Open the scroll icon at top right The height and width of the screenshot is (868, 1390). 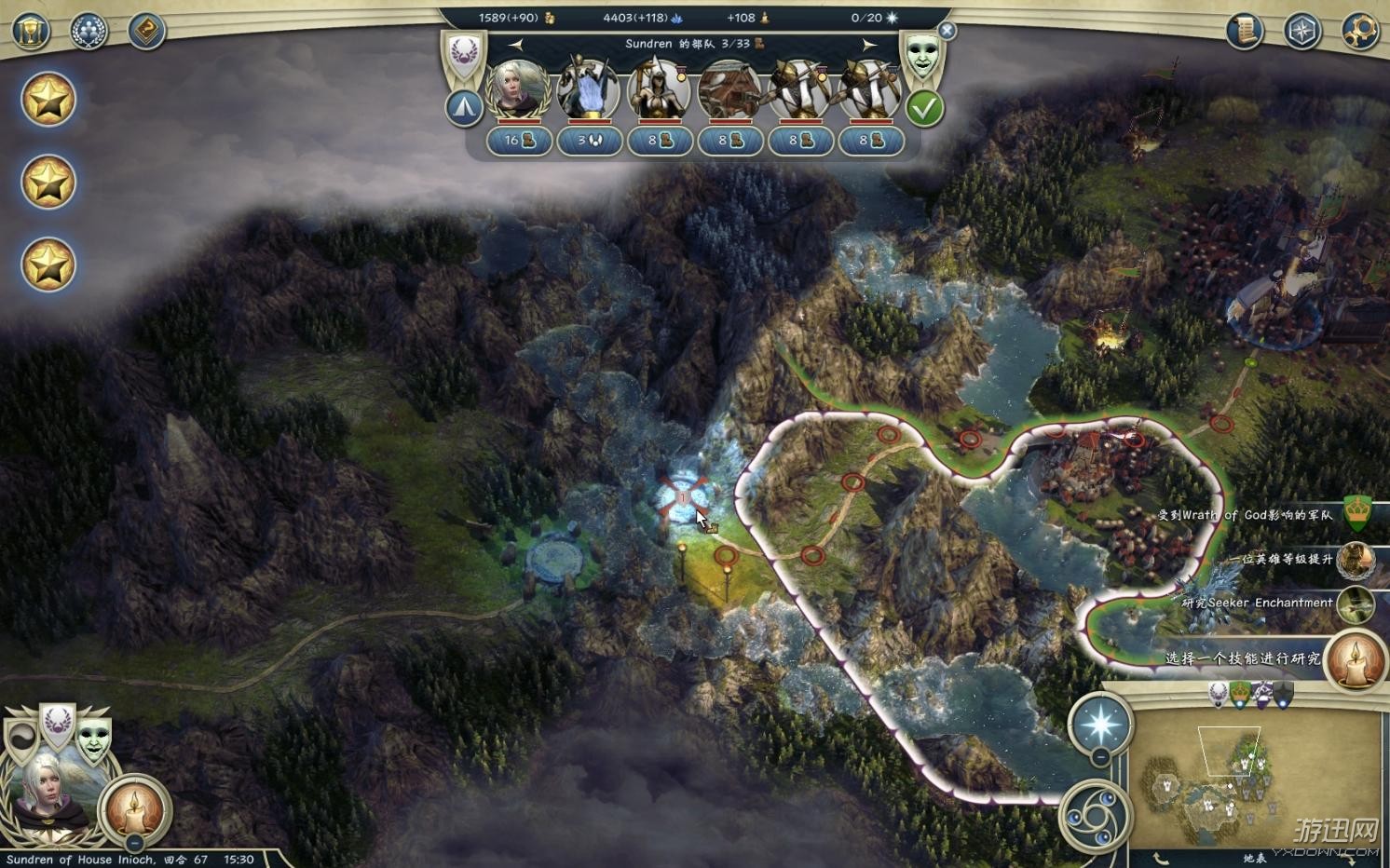pos(1244,31)
